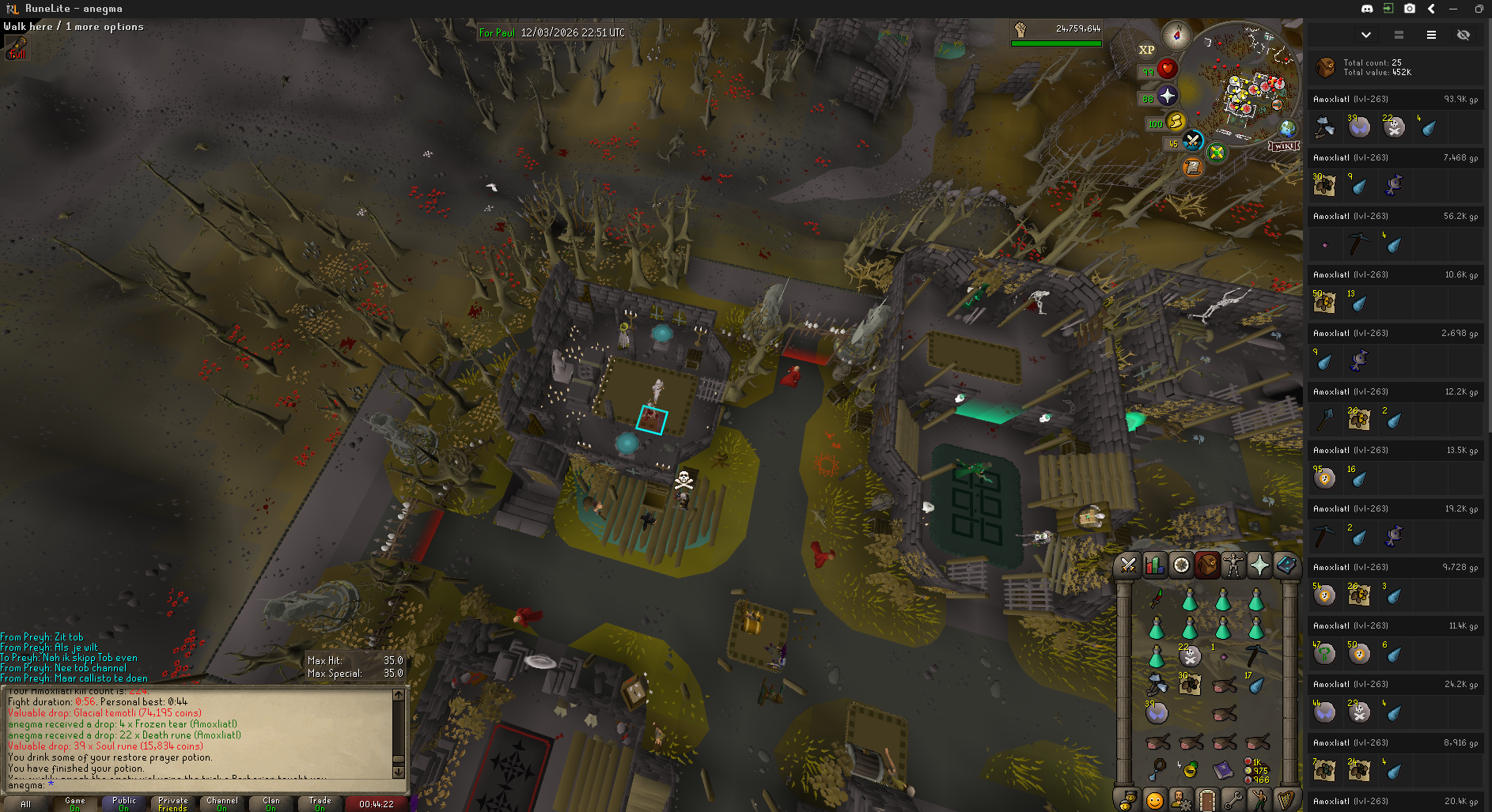Toggle quick prayers via prayer orb

[x=1168, y=96]
